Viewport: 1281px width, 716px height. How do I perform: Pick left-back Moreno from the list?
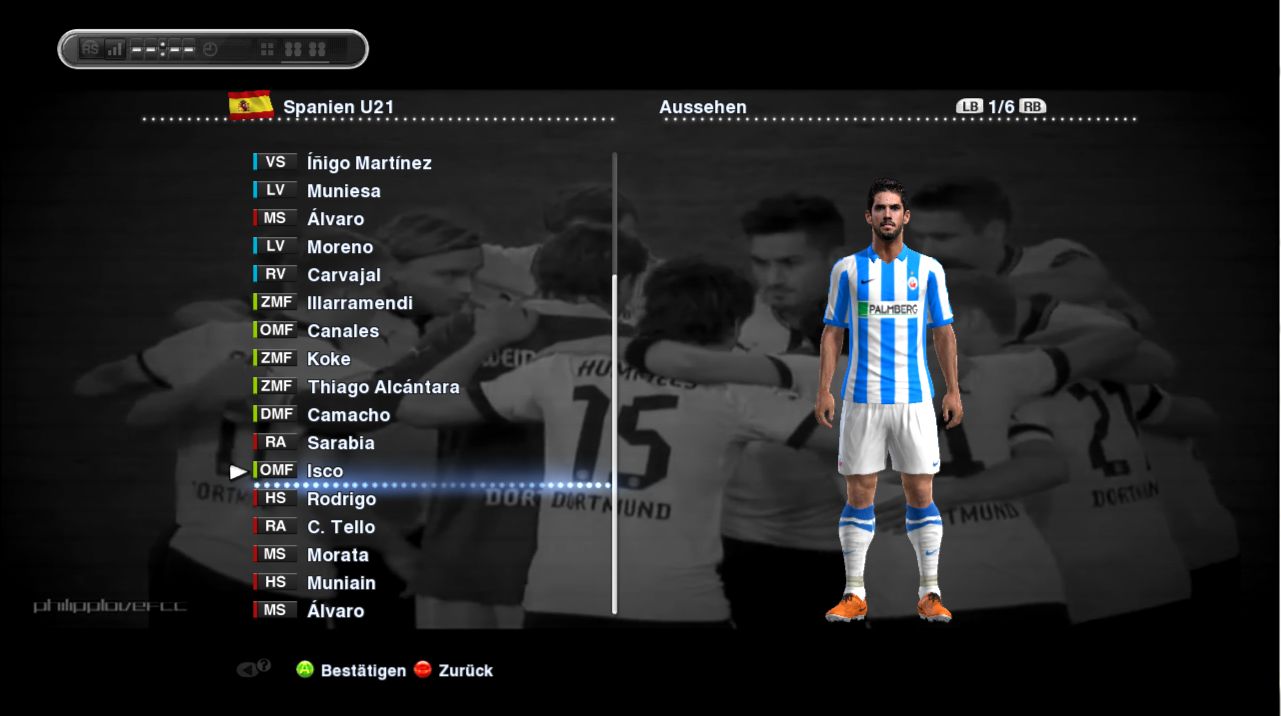pyautogui.click(x=340, y=247)
